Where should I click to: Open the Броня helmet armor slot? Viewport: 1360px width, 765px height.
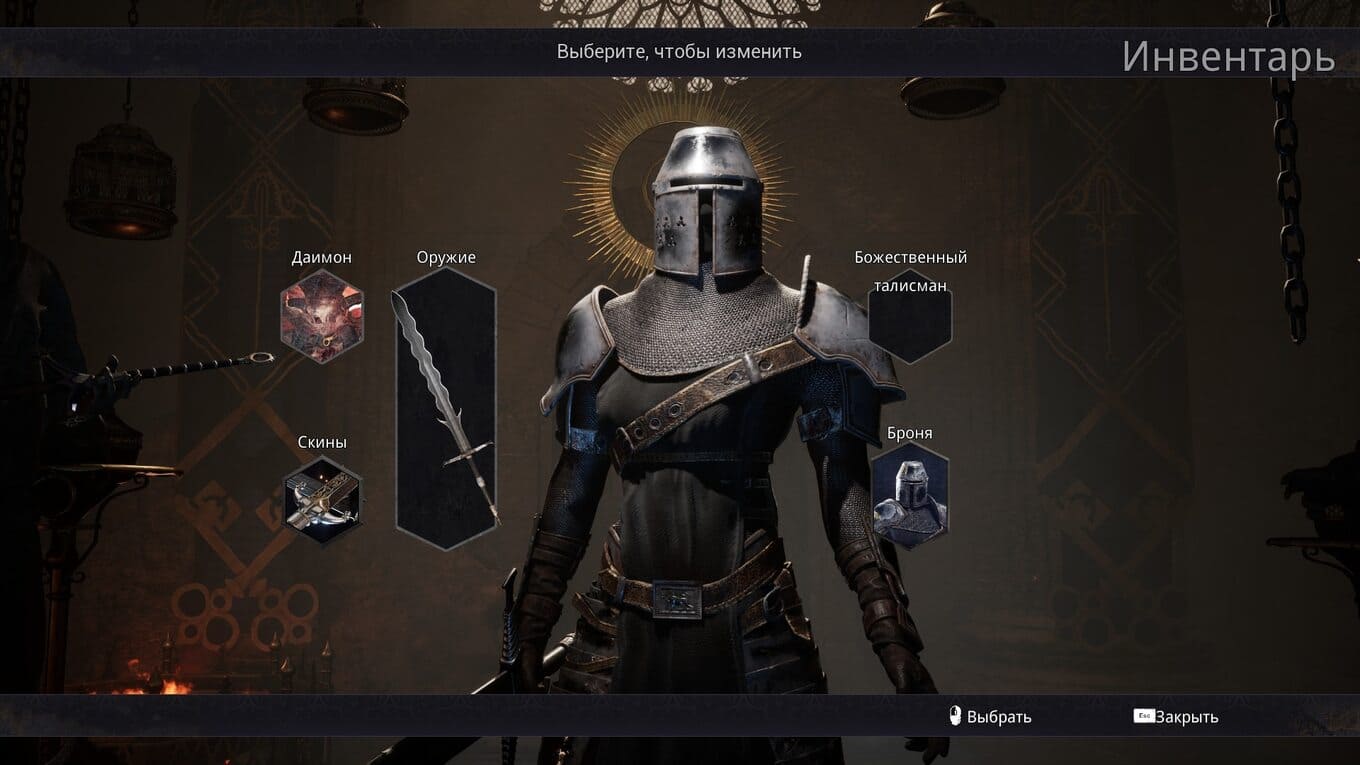point(909,495)
